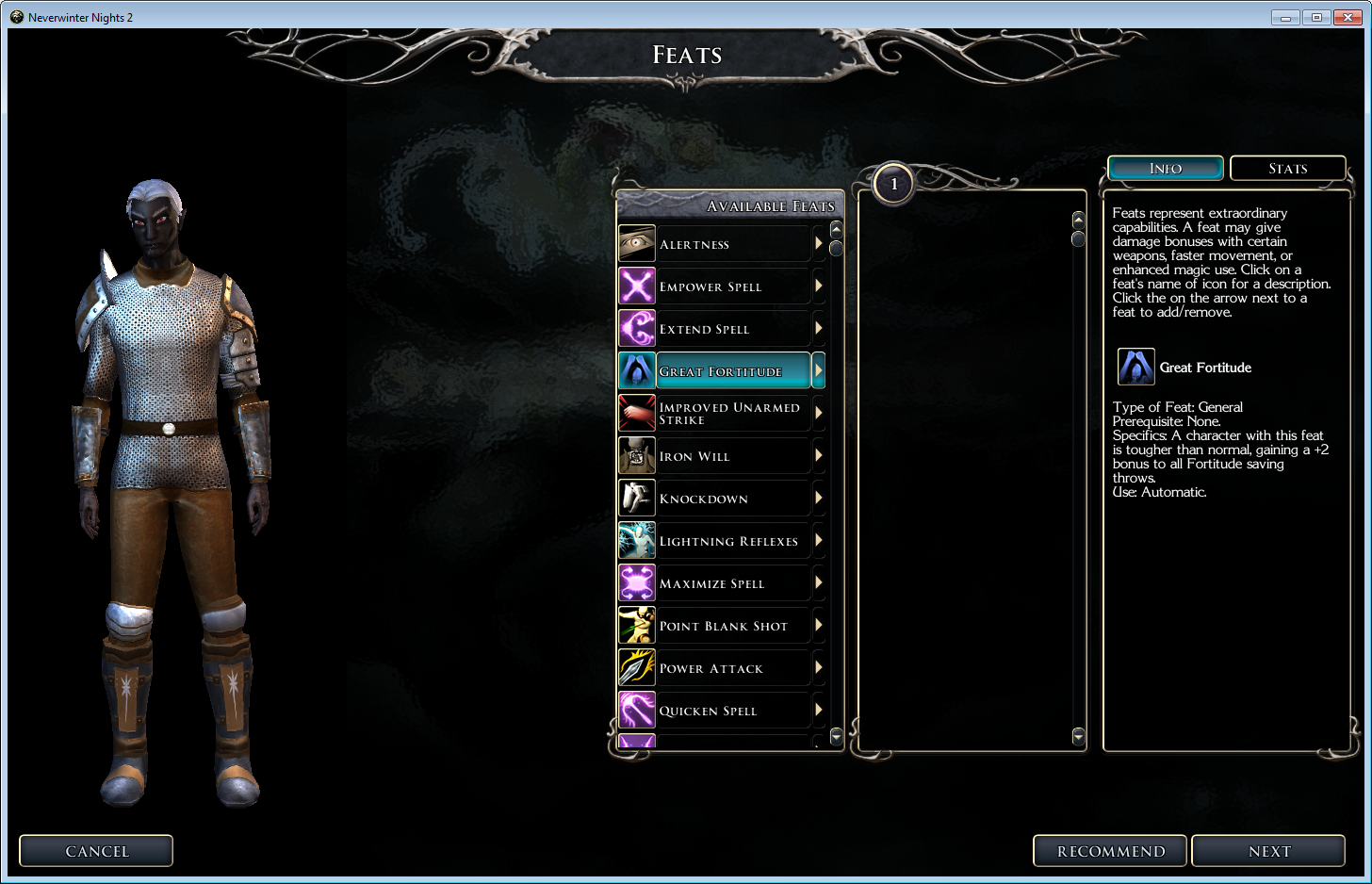Click the Recommend button
This screenshot has height=884, width=1372.
point(1110,851)
